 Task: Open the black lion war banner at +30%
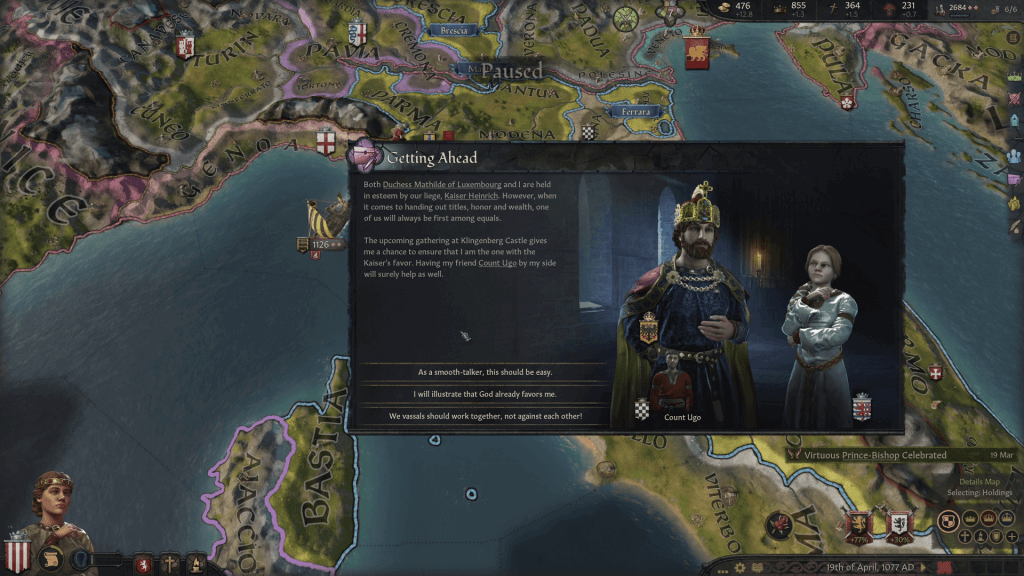[x=898, y=523]
